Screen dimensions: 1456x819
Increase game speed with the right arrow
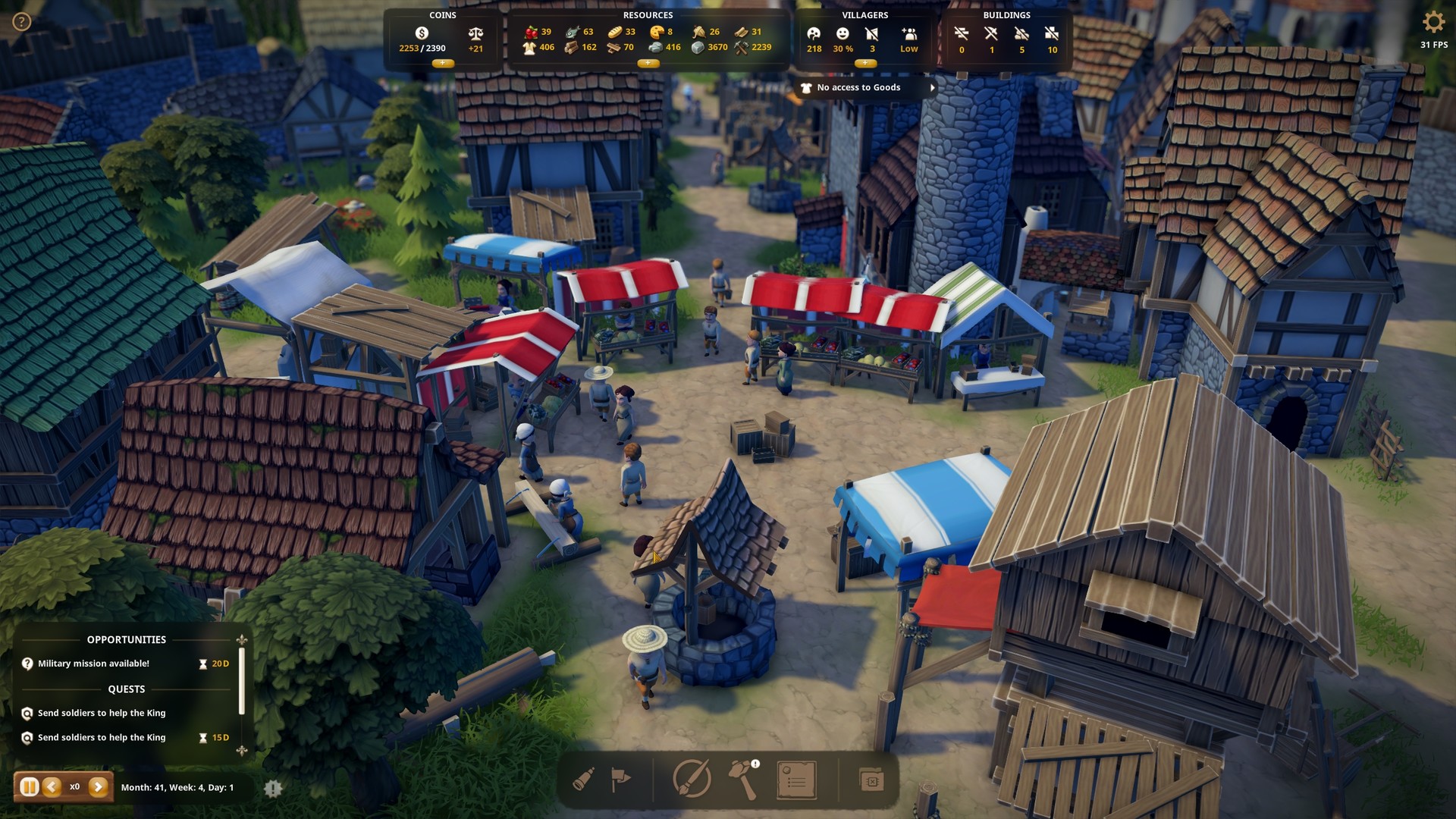pos(99,787)
